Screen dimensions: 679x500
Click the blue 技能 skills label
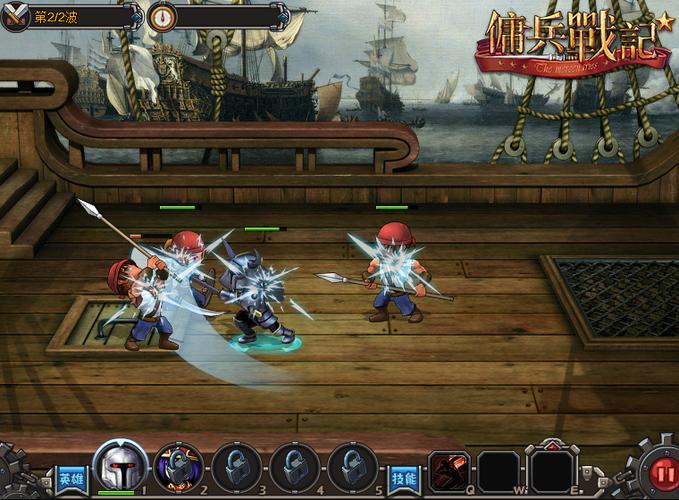tap(403, 478)
